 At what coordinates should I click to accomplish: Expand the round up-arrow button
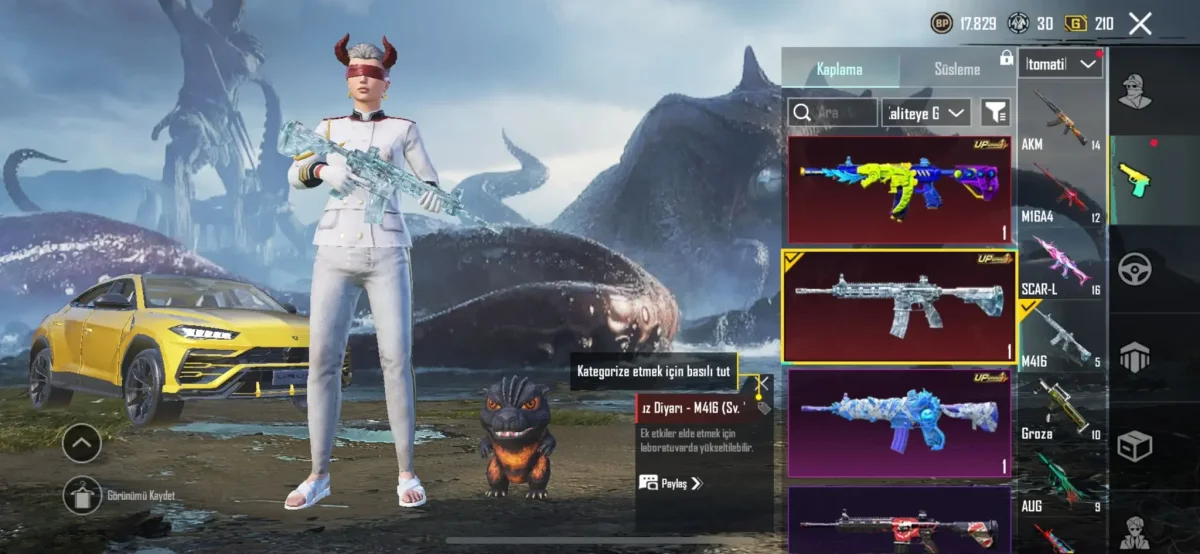[82, 442]
